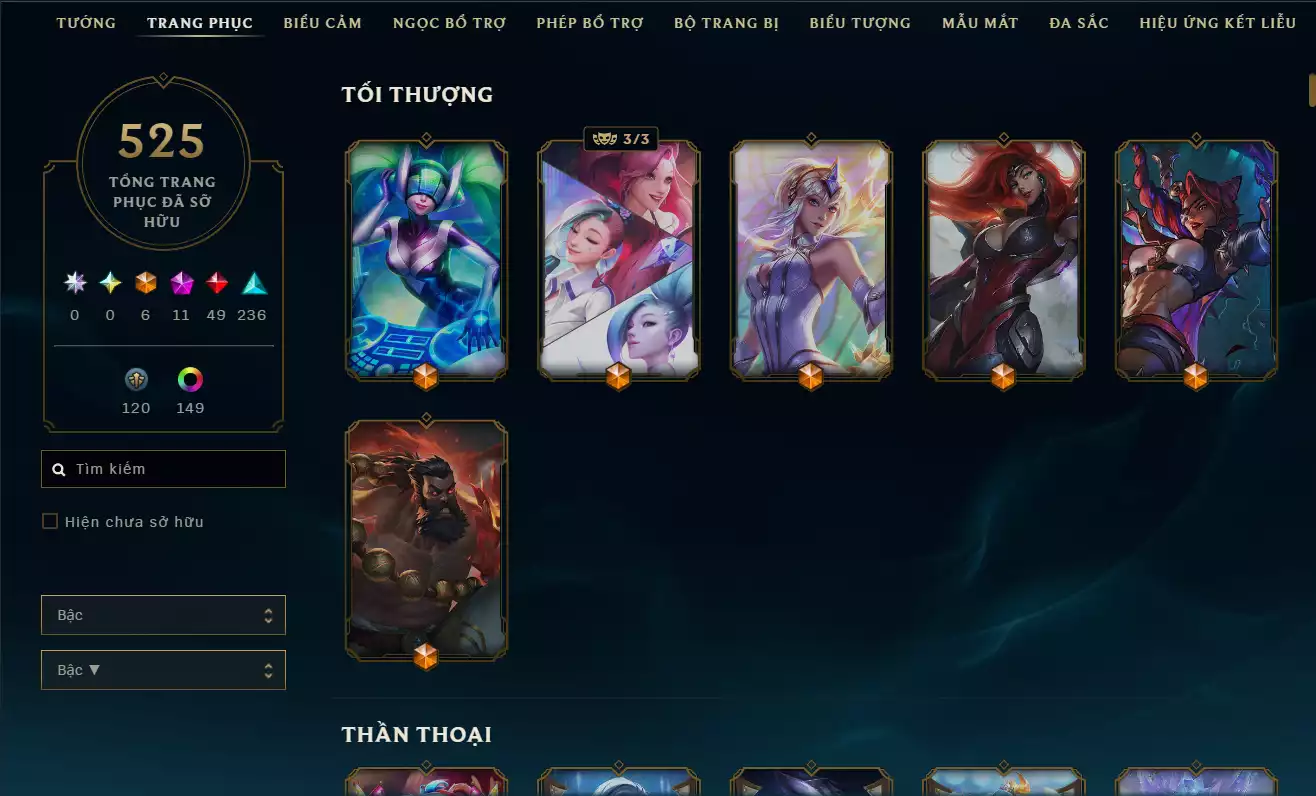Click the HIỆU ỨNG KẾT LIỄU tab
This screenshot has width=1316, height=796.
tap(1218, 22)
